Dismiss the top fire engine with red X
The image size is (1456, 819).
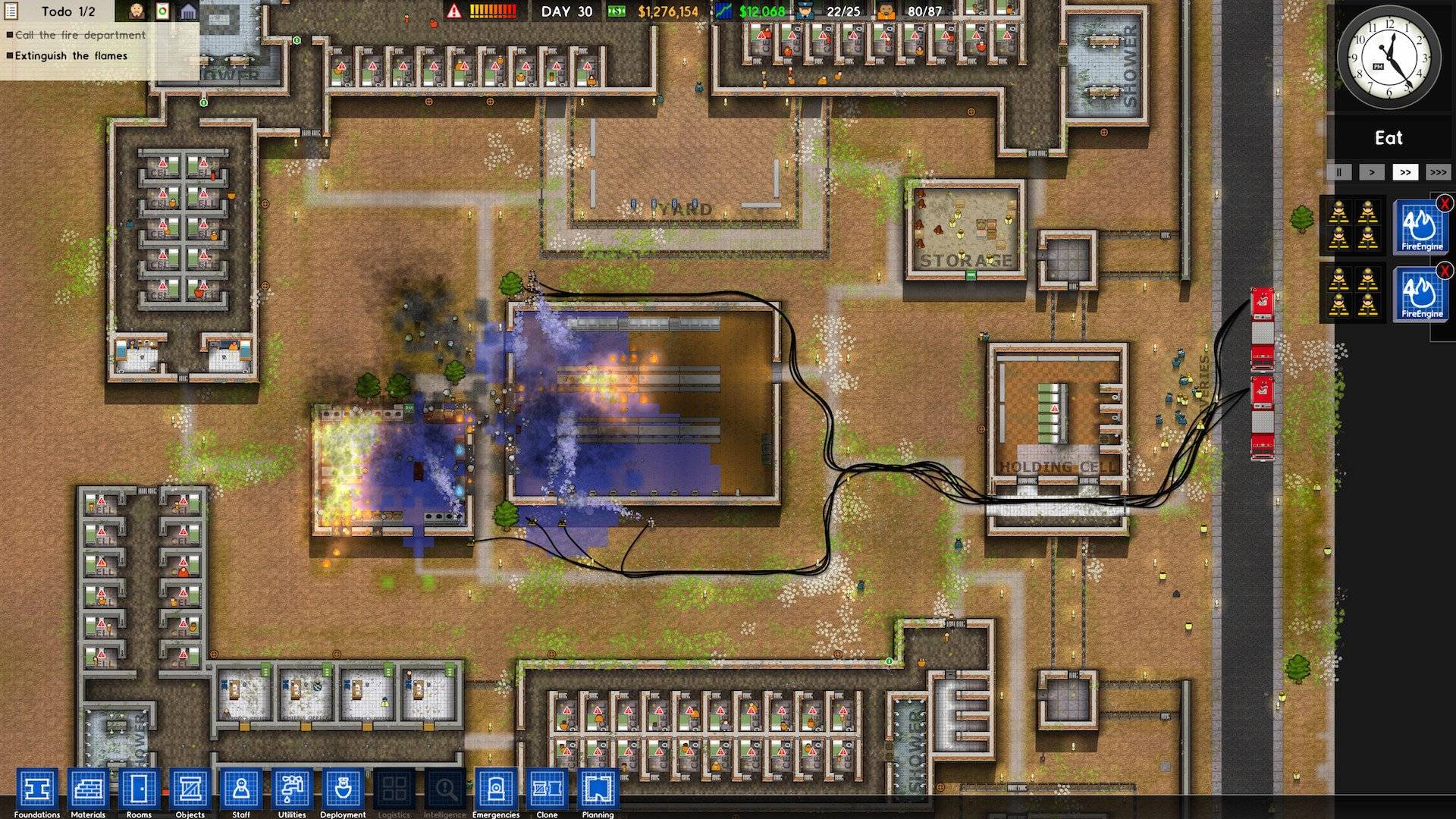tap(1445, 203)
